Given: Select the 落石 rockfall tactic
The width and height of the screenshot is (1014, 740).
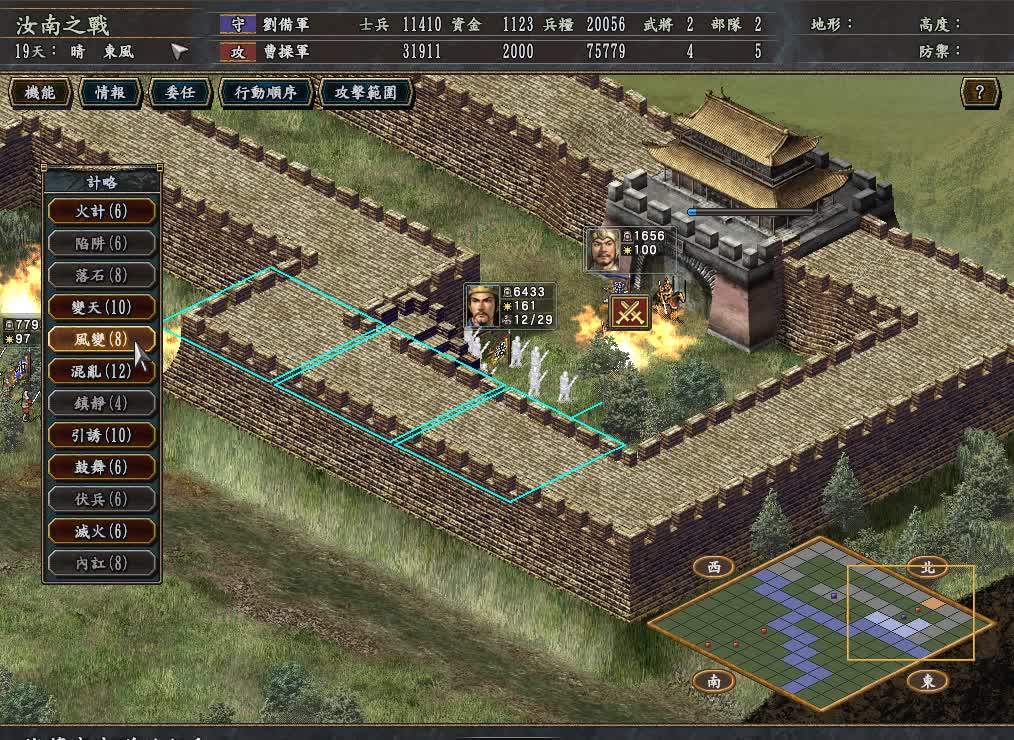Looking at the screenshot, I should 101,275.
